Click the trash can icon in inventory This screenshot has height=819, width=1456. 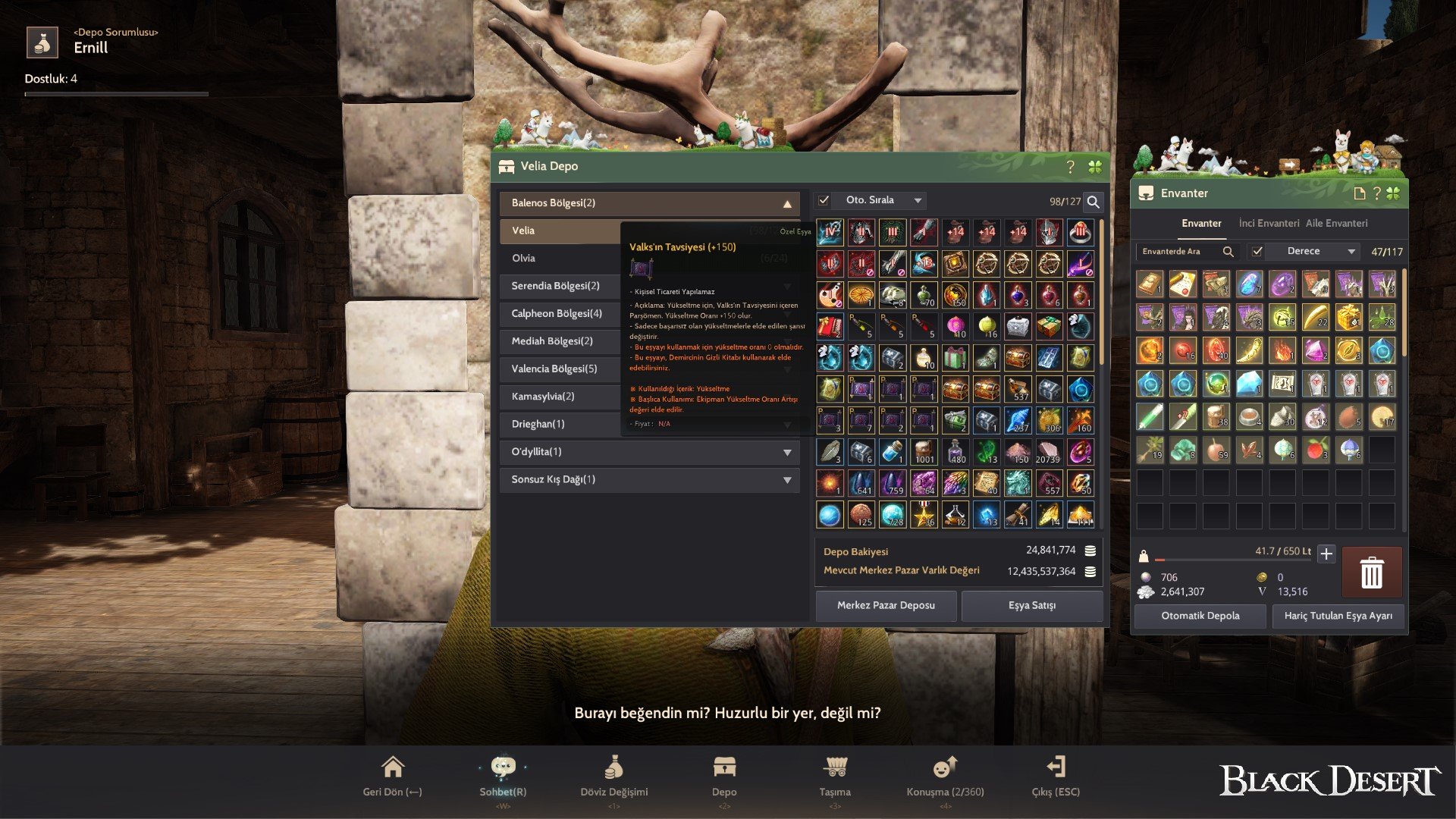pyautogui.click(x=1372, y=573)
